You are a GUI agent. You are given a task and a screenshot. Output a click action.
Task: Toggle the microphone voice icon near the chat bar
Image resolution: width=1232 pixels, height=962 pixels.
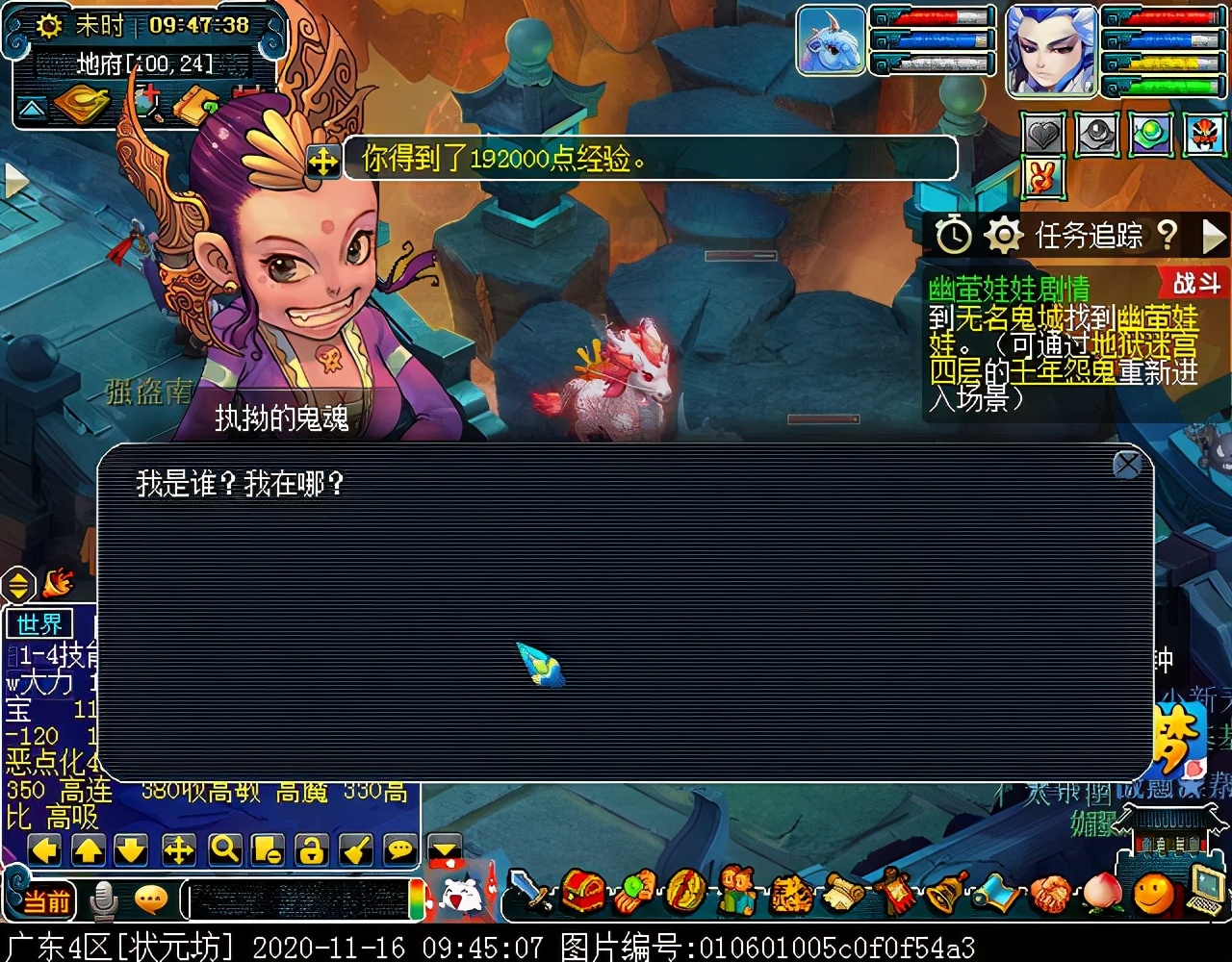click(103, 899)
